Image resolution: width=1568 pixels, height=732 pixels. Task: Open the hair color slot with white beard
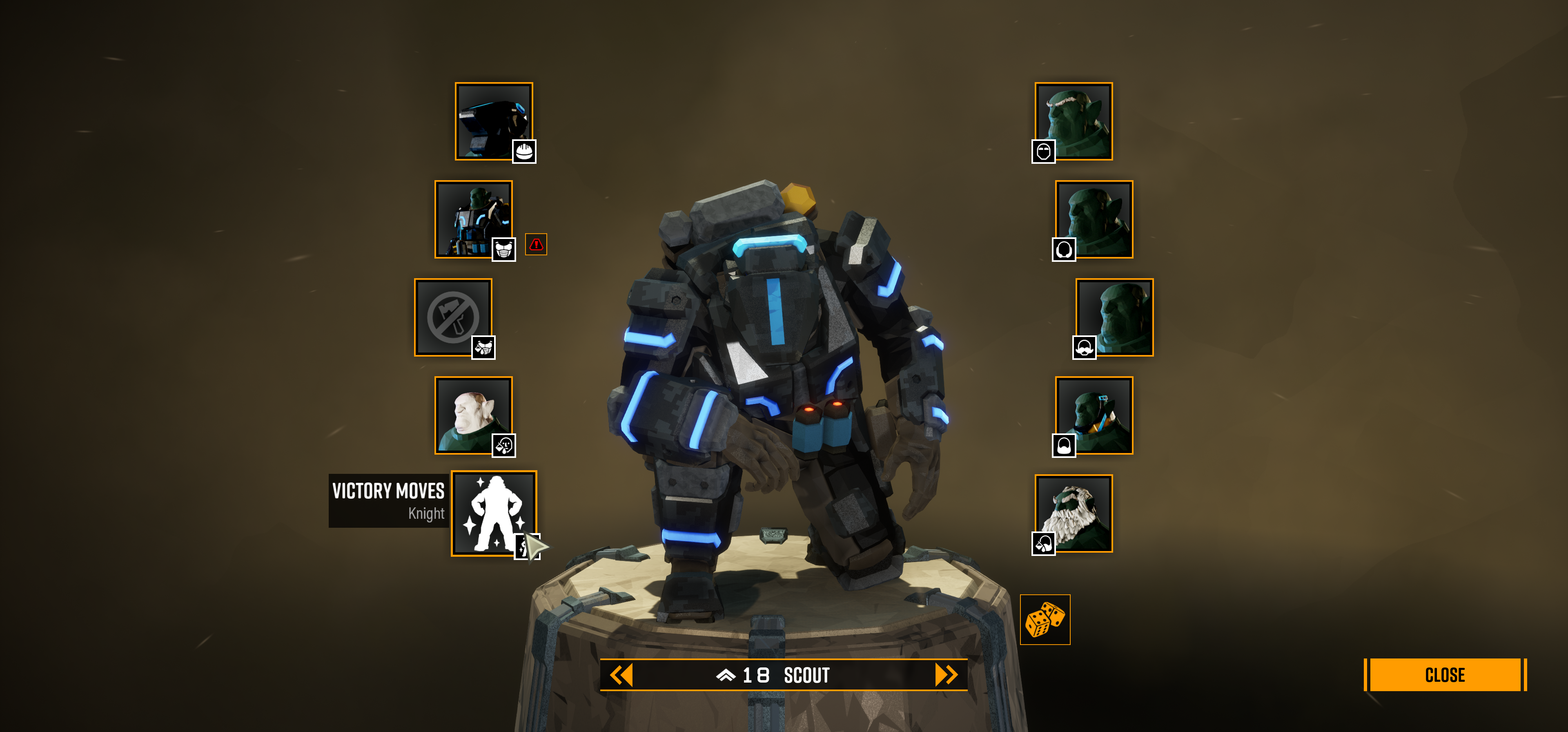pos(1074,513)
